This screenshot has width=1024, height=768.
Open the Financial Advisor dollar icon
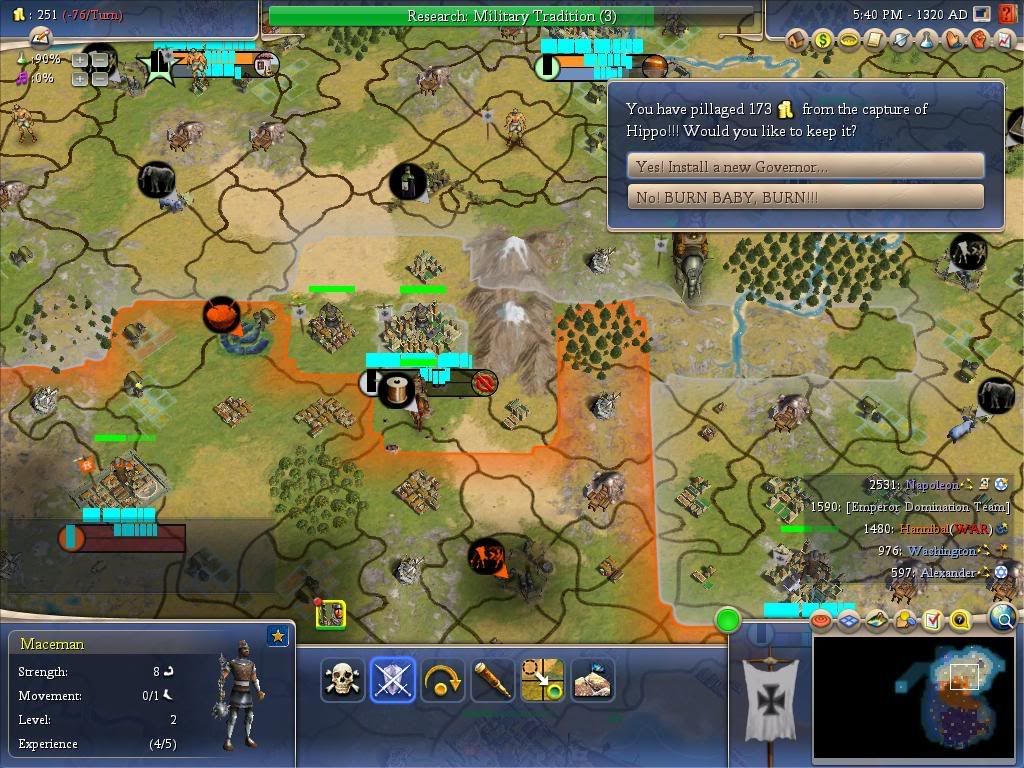coord(823,40)
